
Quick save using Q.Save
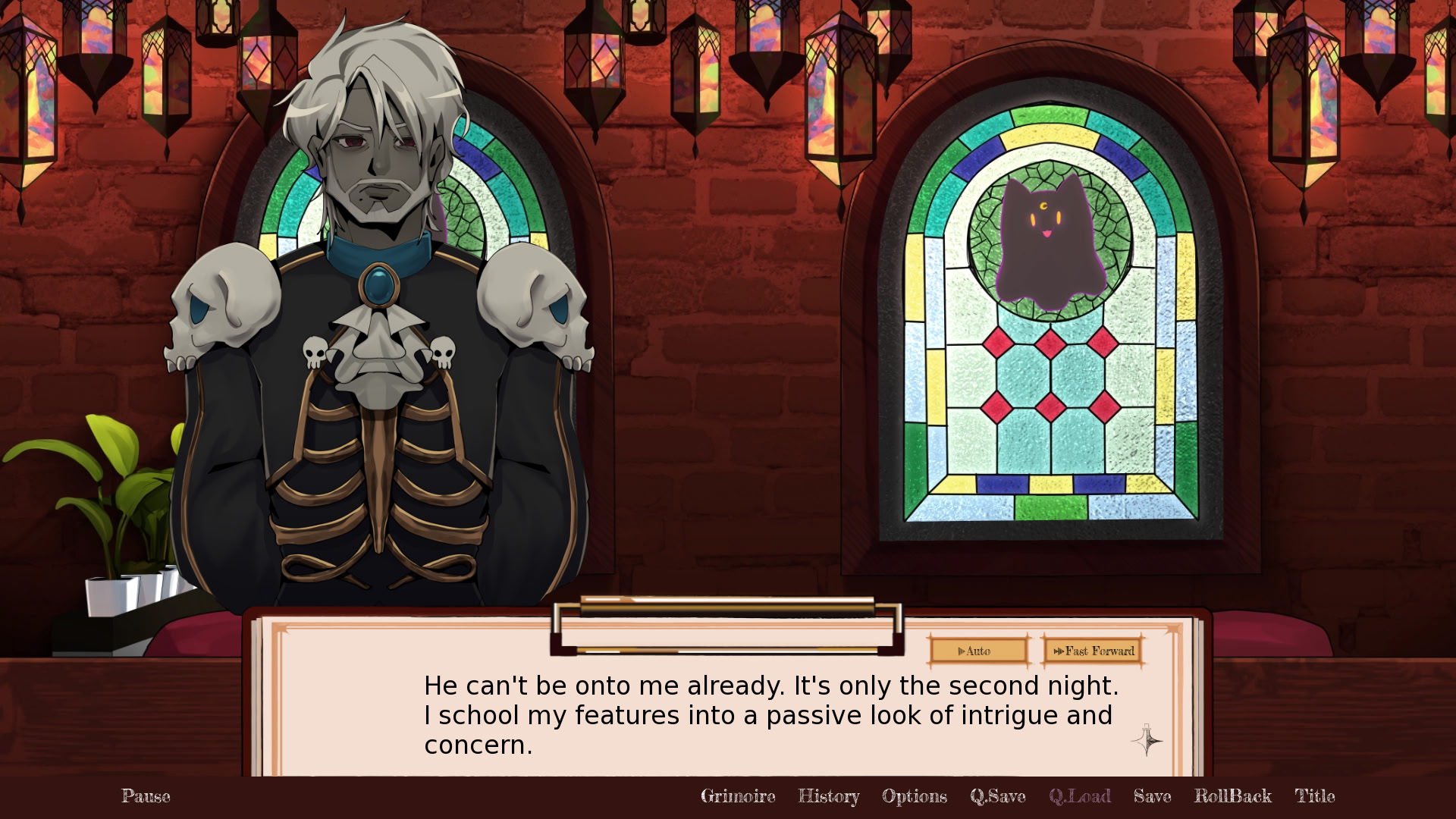click(x=998, y=797)
